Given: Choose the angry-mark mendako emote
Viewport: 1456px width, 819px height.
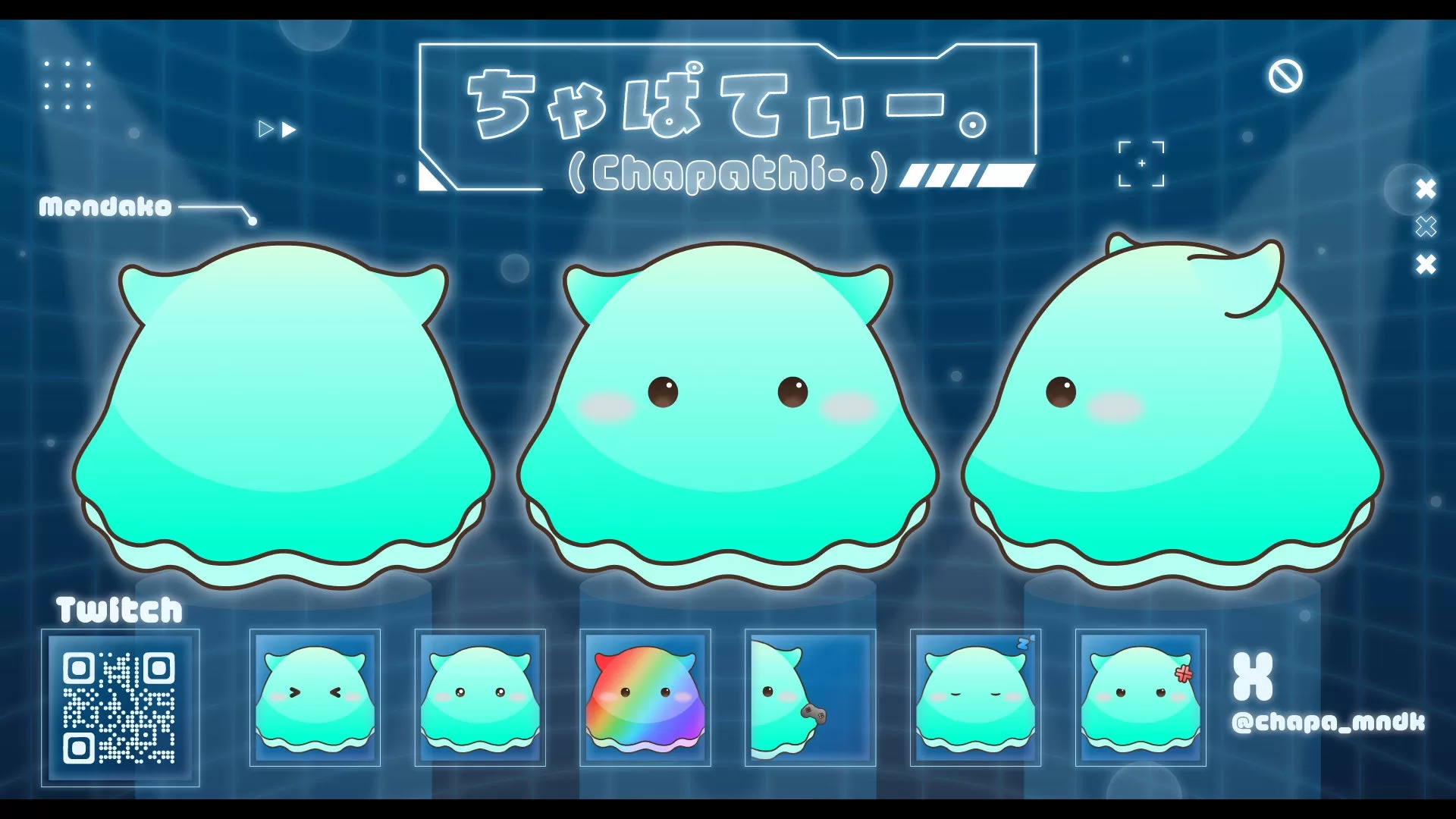Looking at the screenshot, I should 1141,698.
